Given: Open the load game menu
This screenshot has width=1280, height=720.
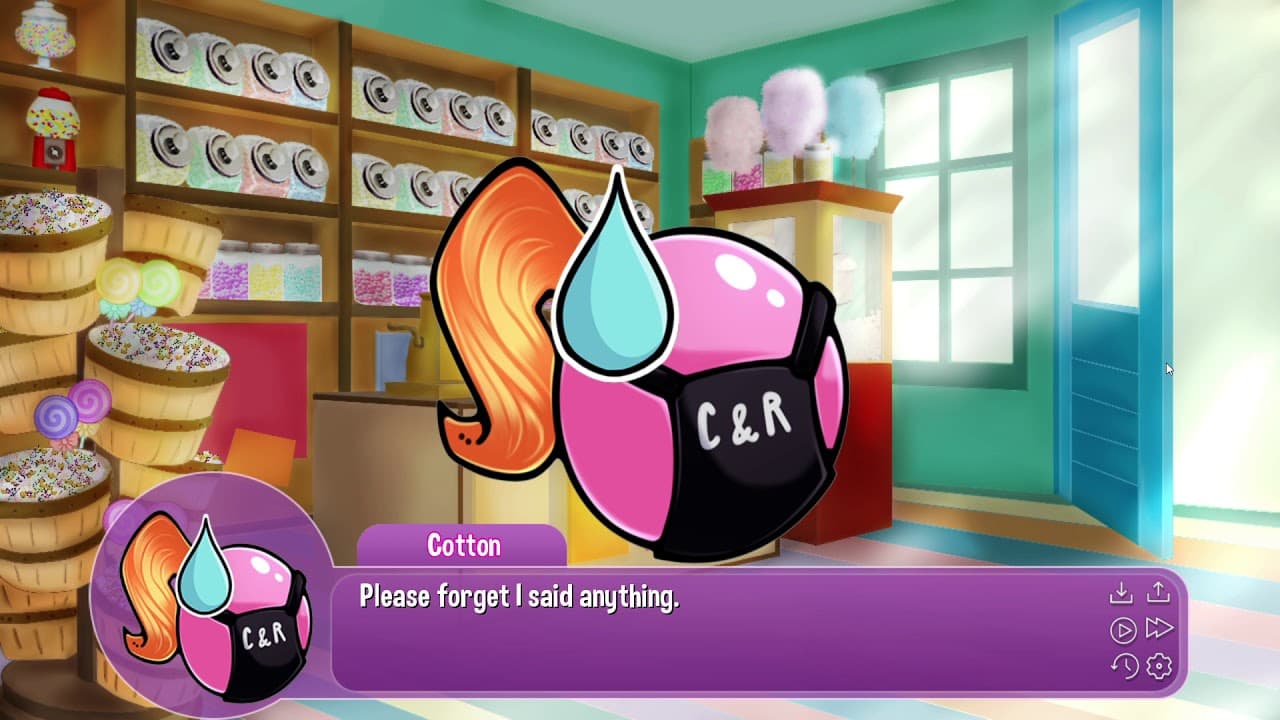Looking at the screenshot, I should tap(1160, 592).
